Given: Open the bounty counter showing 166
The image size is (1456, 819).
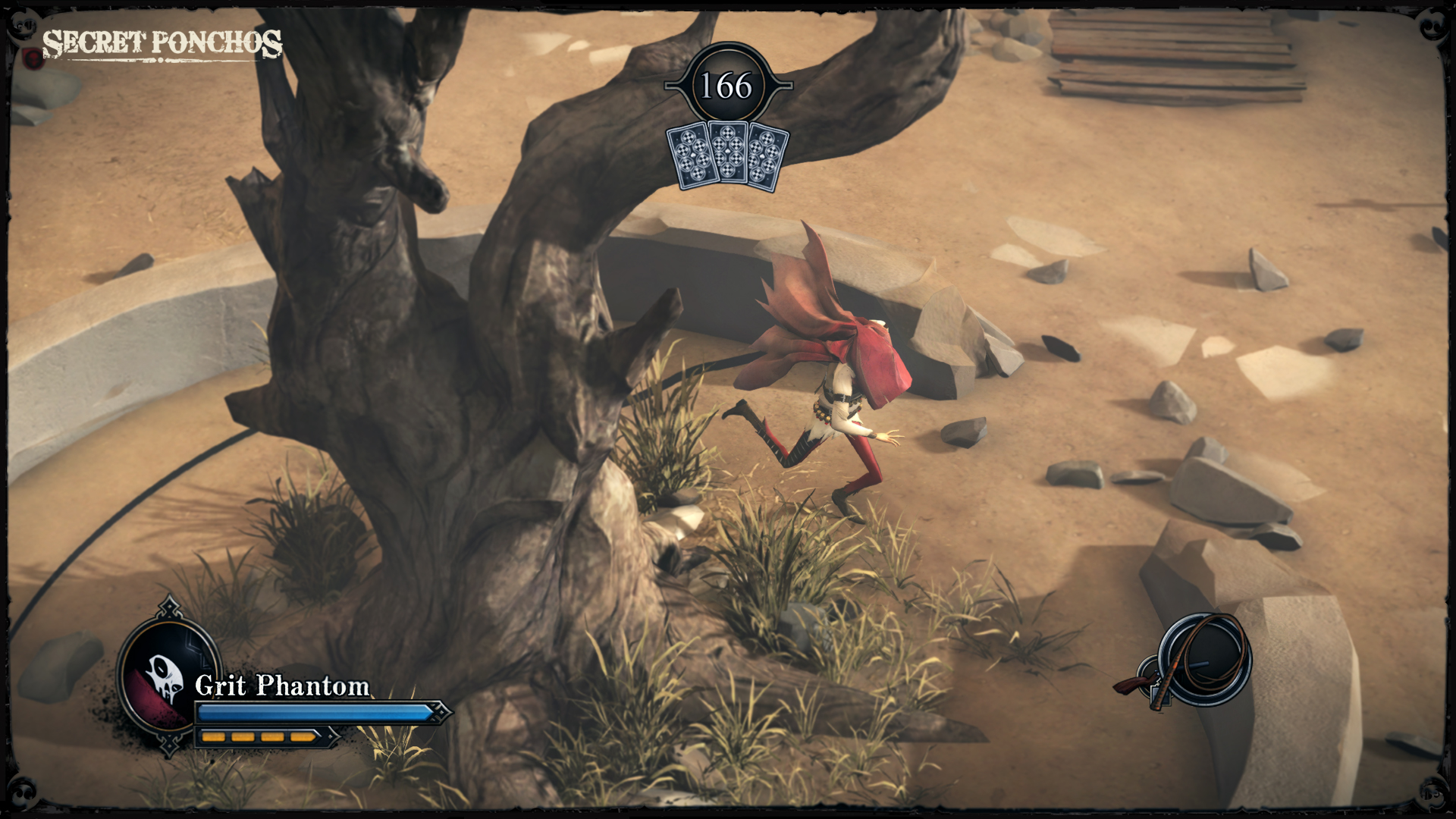Looking at the screenshot, I should click(726, 86).
